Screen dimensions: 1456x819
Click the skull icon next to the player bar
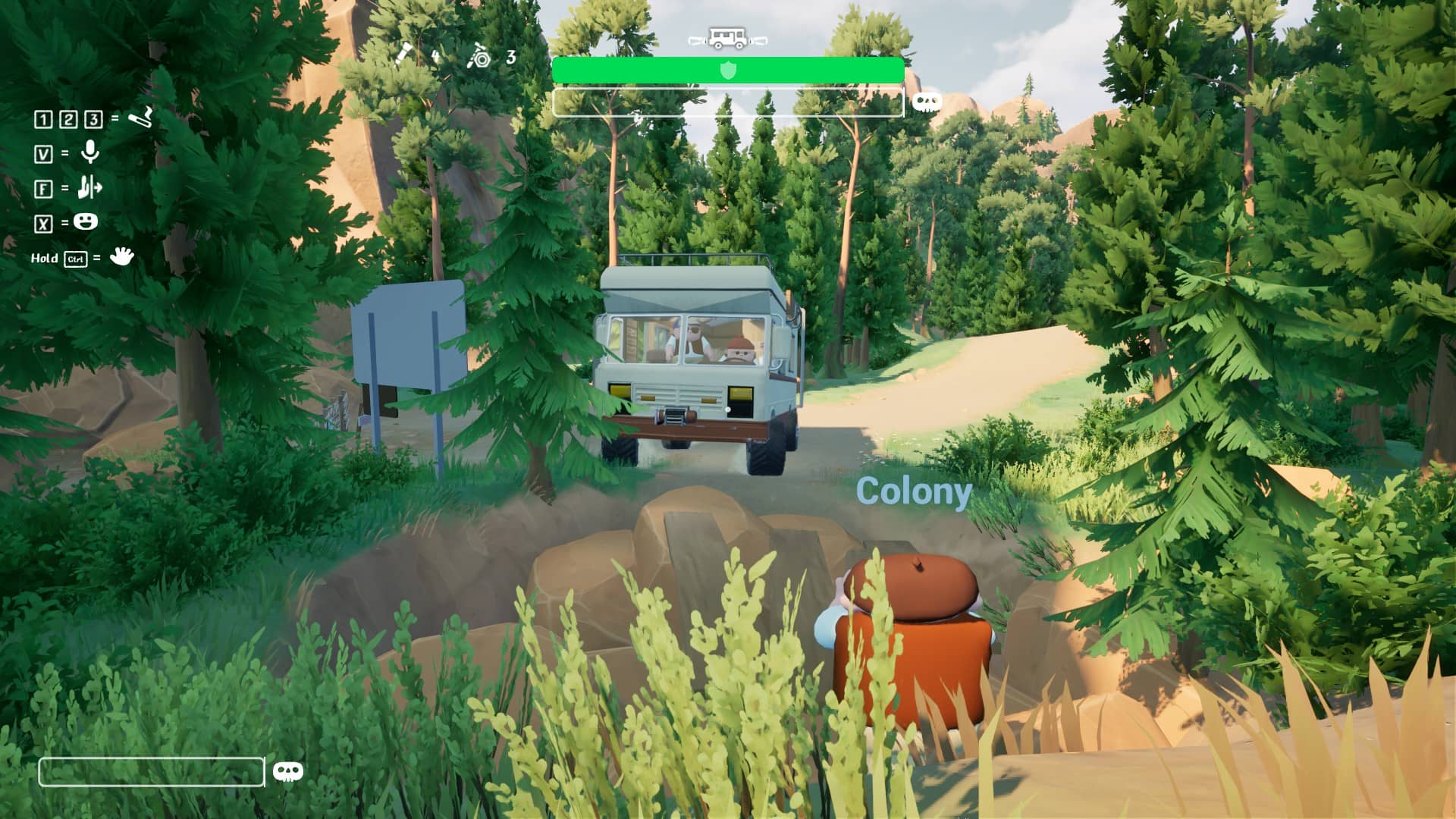[287, 772]
